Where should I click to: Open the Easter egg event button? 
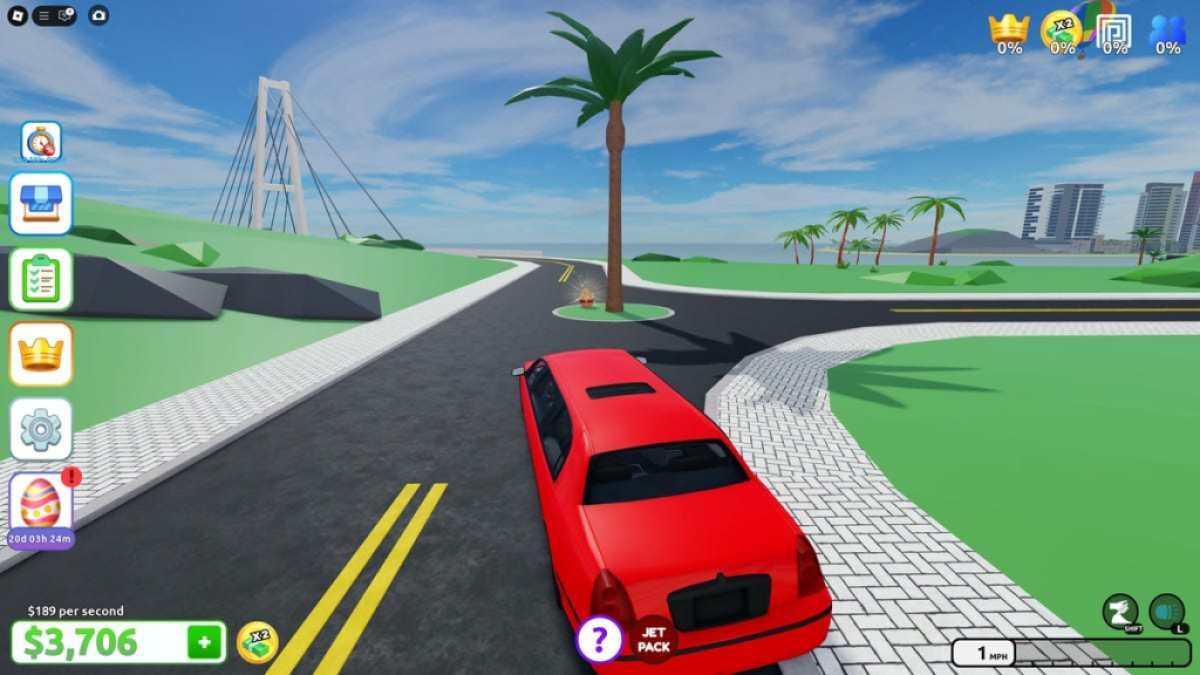[x=41, y=504]
